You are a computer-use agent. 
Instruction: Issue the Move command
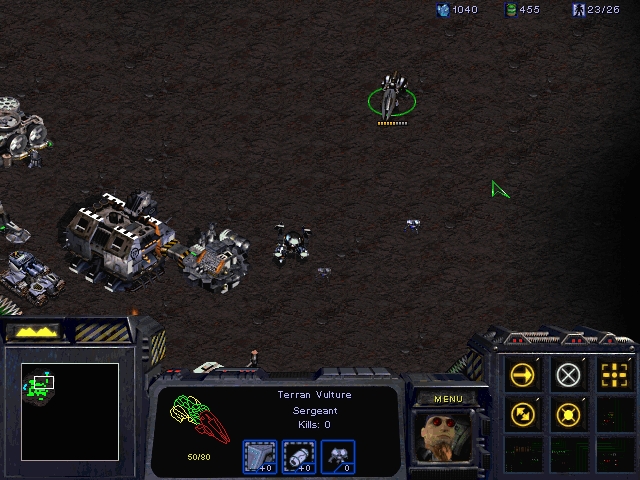(522, 375)
